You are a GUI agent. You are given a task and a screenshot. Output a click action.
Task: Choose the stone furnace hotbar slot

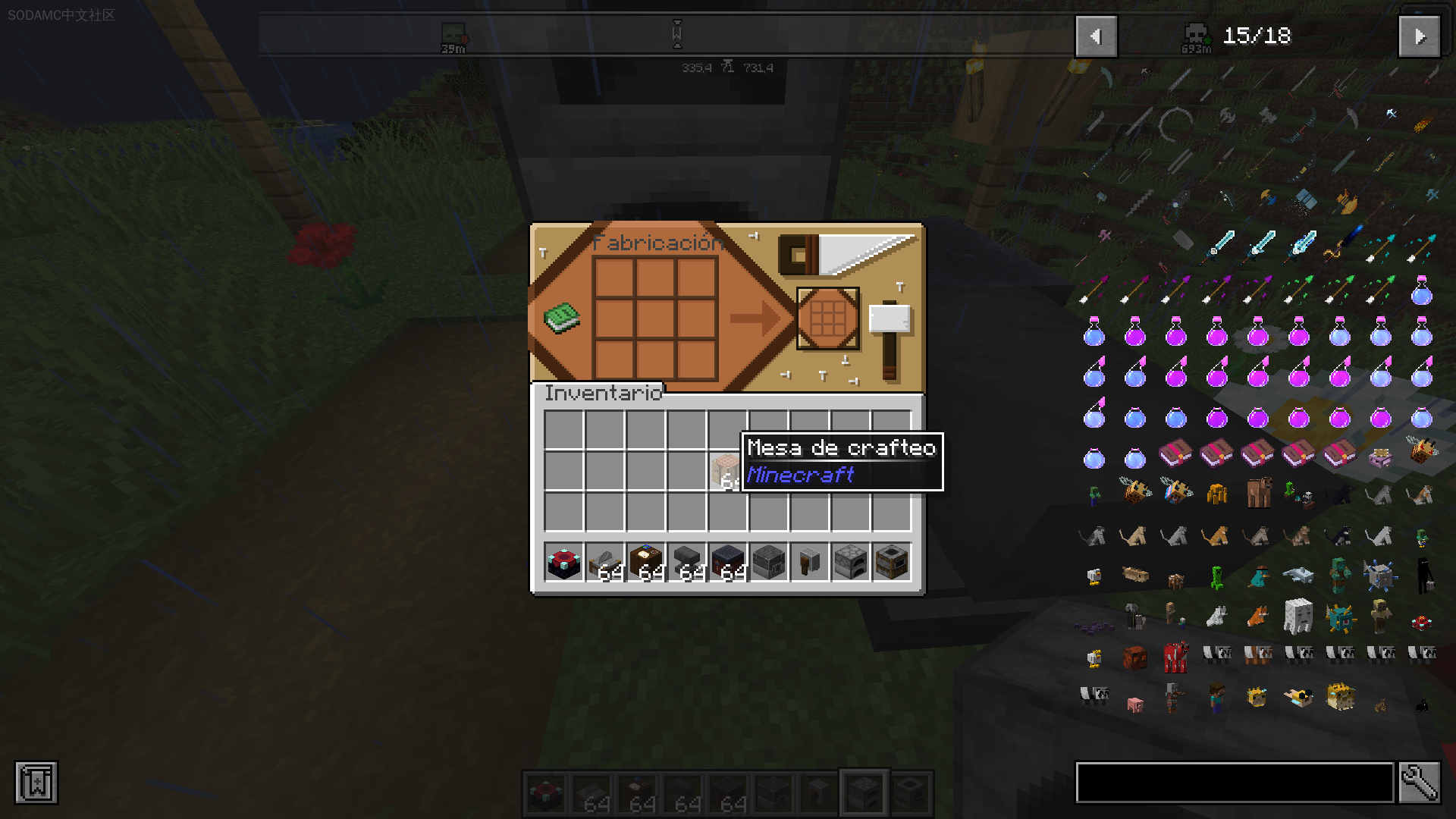(850, 563)
